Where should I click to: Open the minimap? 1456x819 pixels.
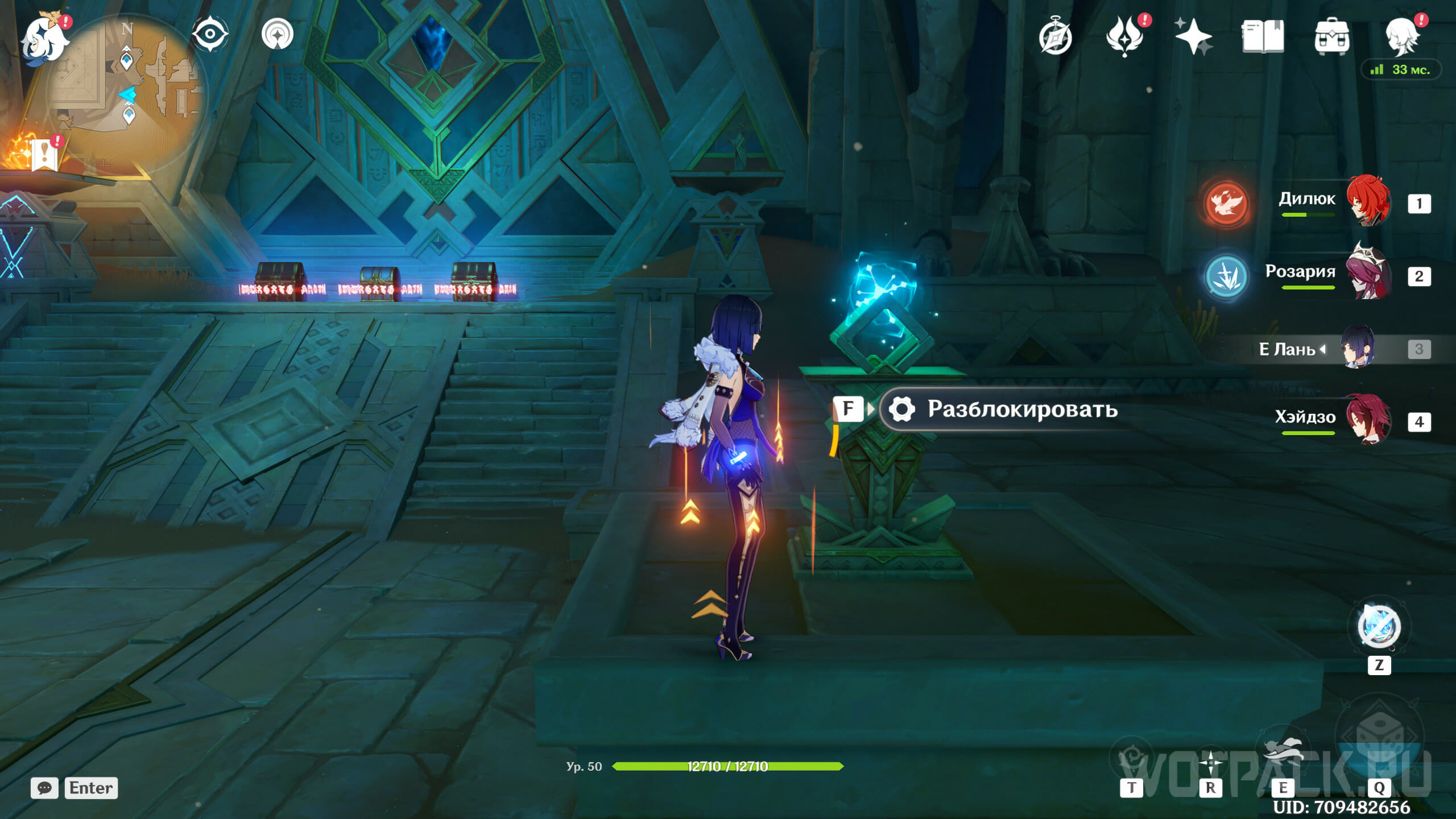pyautogui.click(x=128, y=91)
